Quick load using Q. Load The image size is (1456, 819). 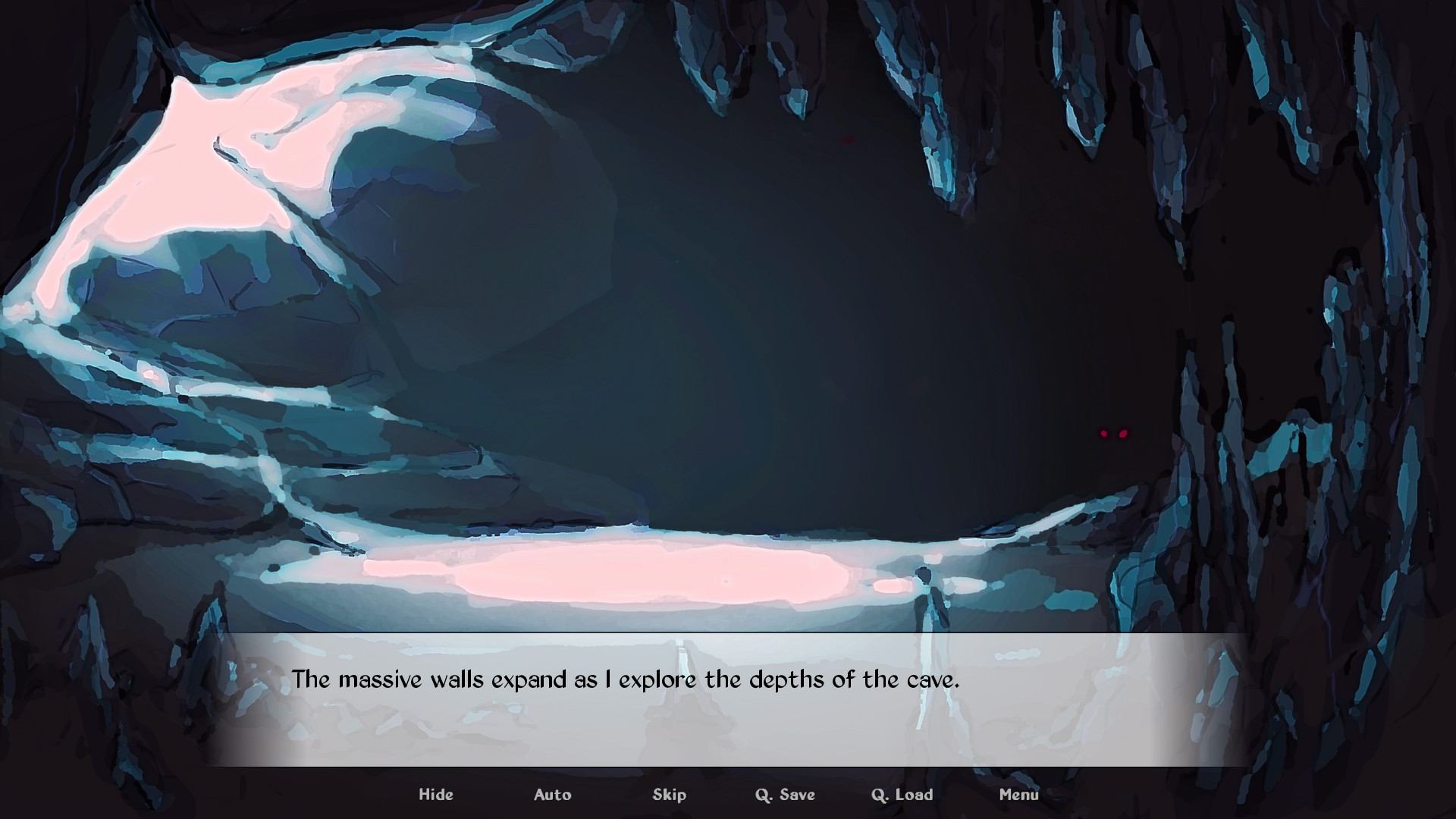coord(901,794)
